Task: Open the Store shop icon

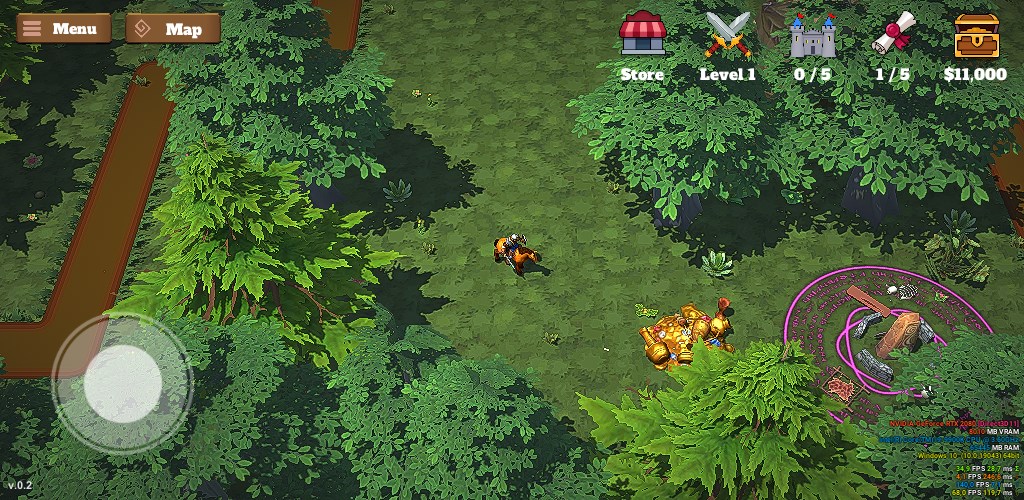Action: pyautogui.click(x=642, y=35)
